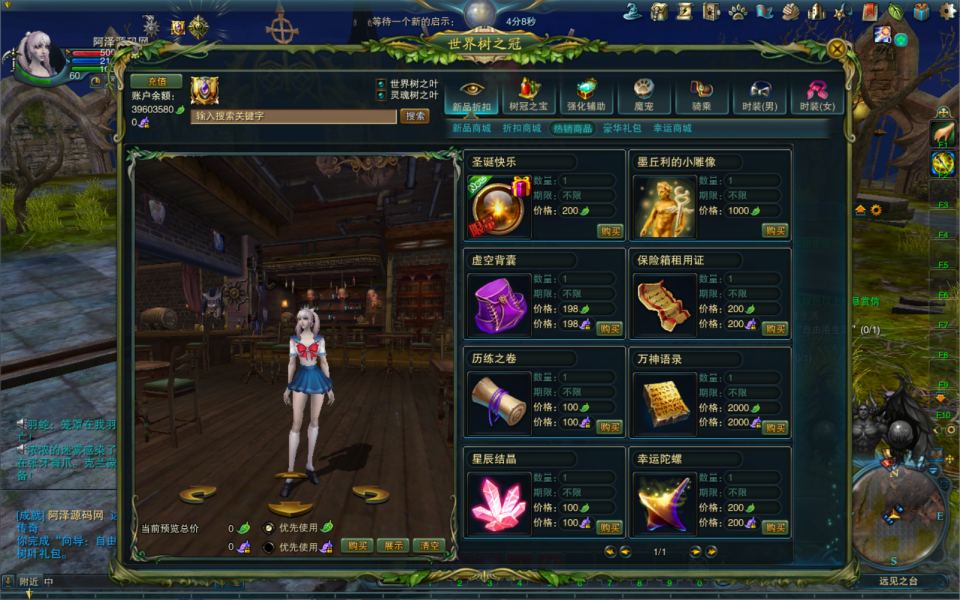The width and height of the screenshot is (960, 600).
Task: Switch to the 树冠之宝 category tab
Action: pos(529,95)
